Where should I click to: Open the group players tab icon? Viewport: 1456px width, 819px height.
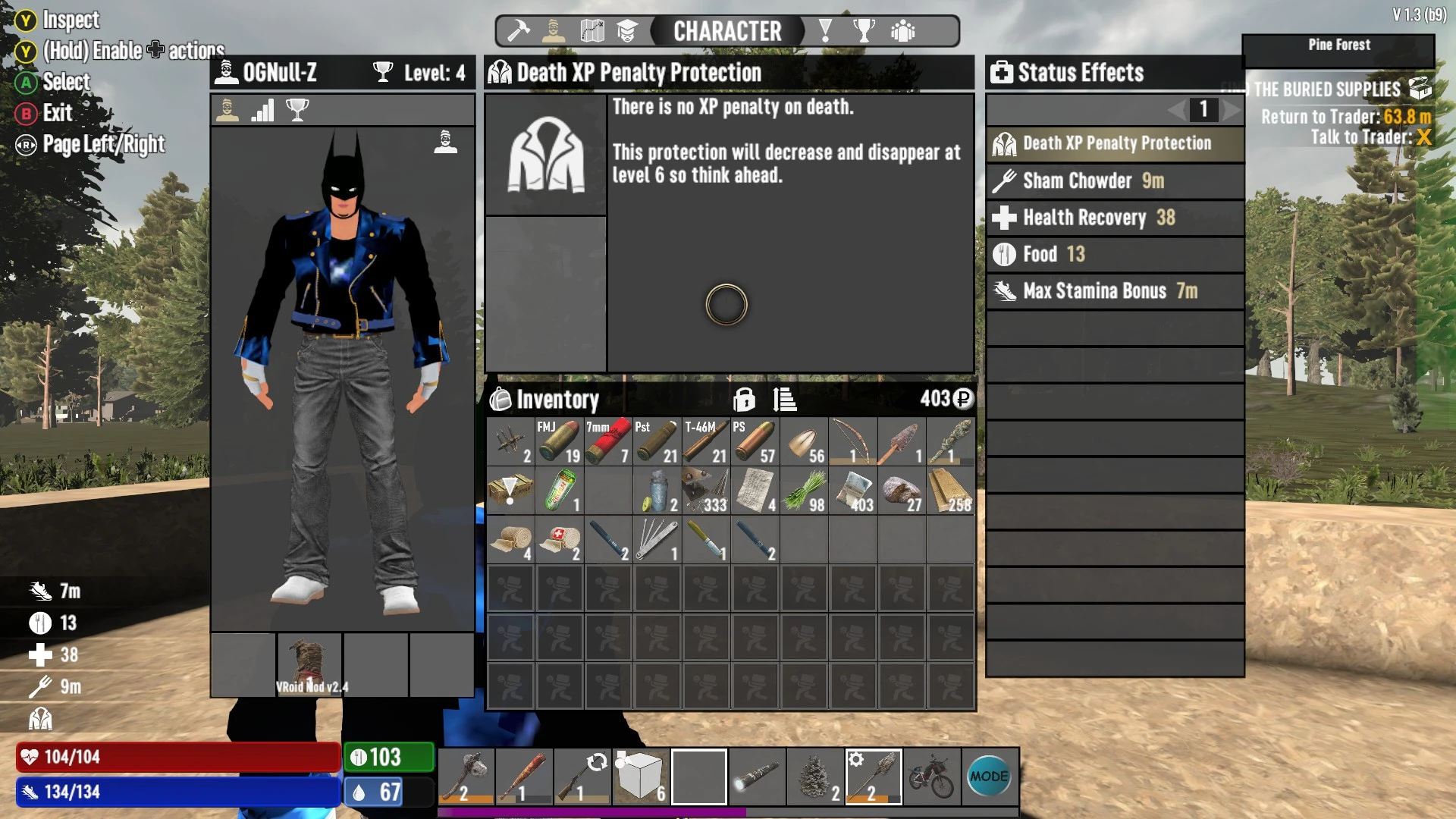click(x=904, y=31)
